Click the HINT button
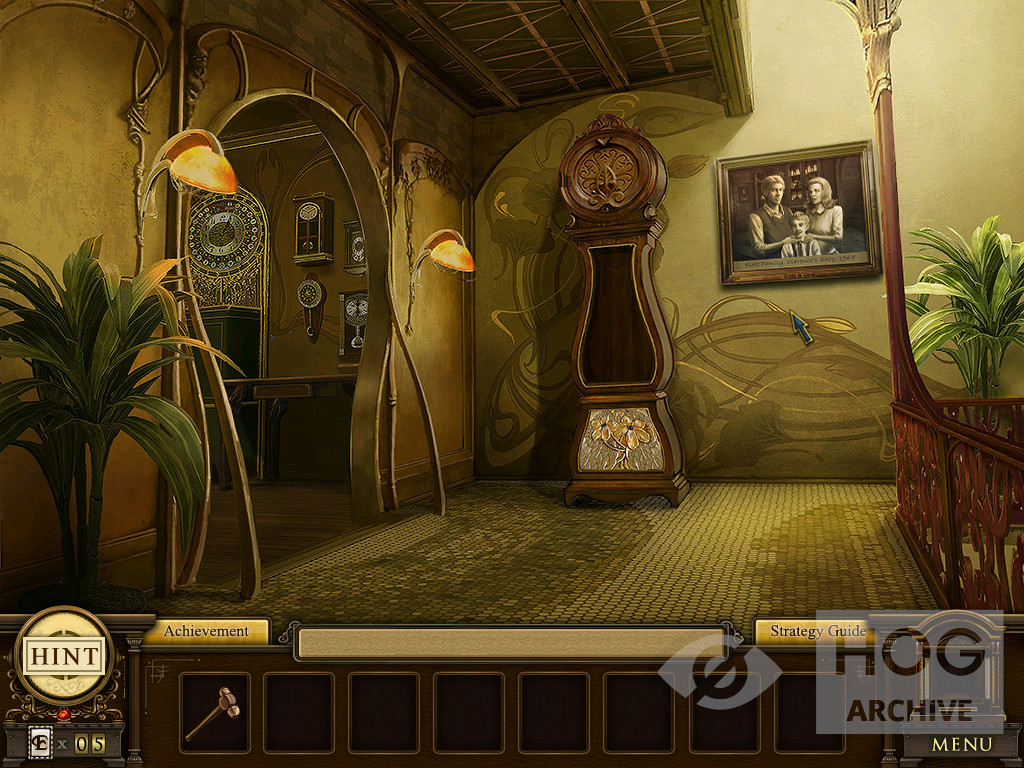Image resolution: width=1024 pixels, height=768 pixels. point(65,656)
